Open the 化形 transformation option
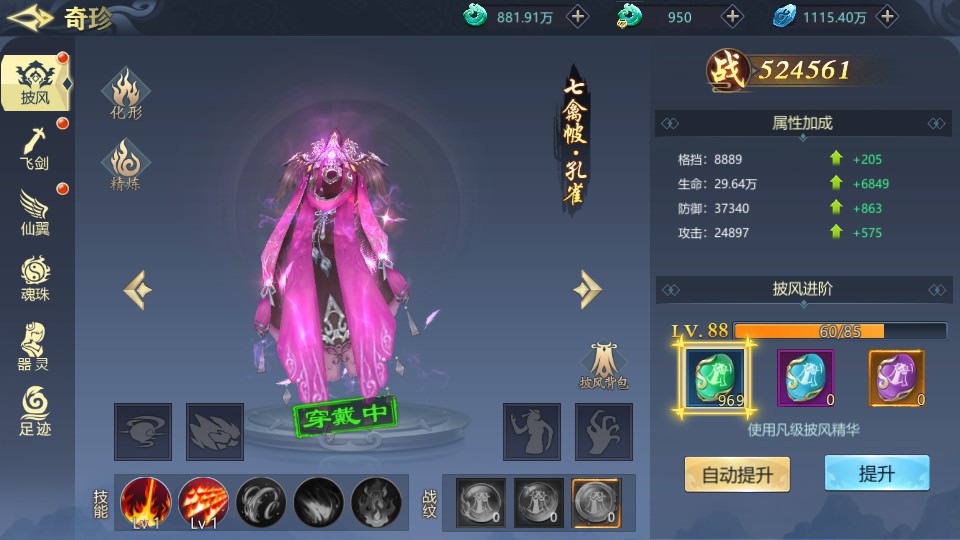The image size is (960, 540). (126, 94)
